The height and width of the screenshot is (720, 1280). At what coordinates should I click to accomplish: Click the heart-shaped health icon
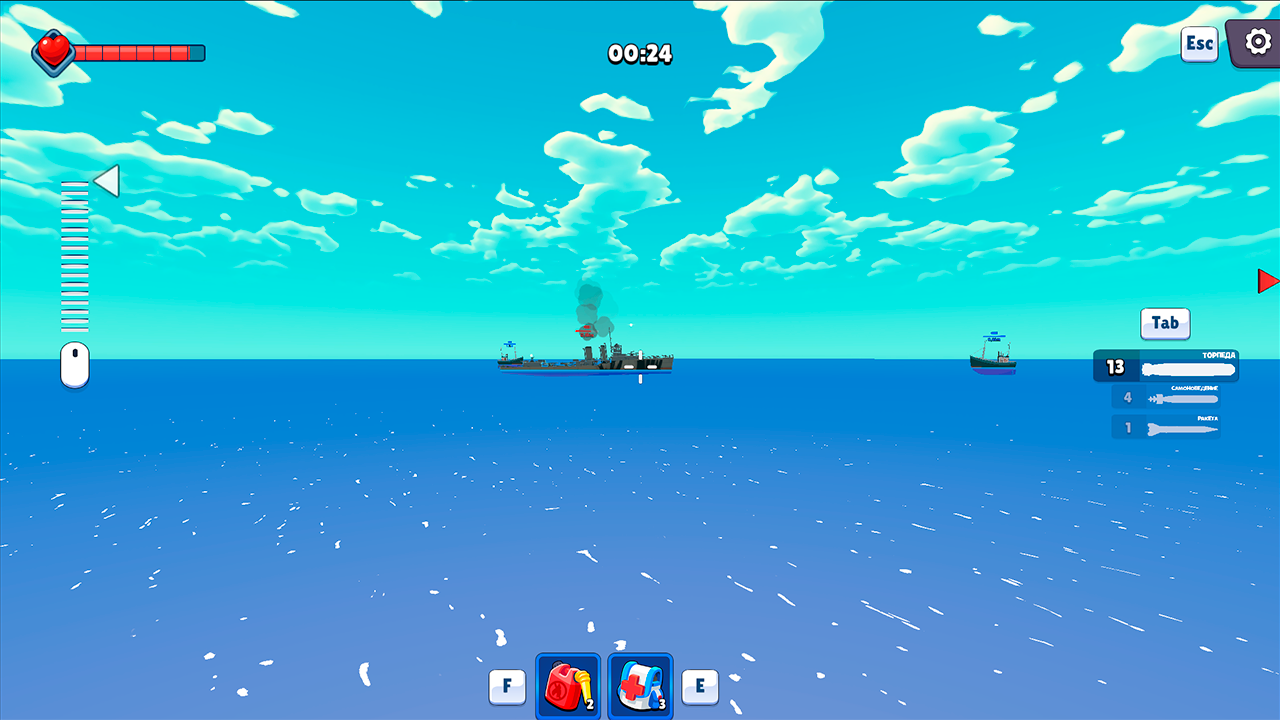[52, 52]
